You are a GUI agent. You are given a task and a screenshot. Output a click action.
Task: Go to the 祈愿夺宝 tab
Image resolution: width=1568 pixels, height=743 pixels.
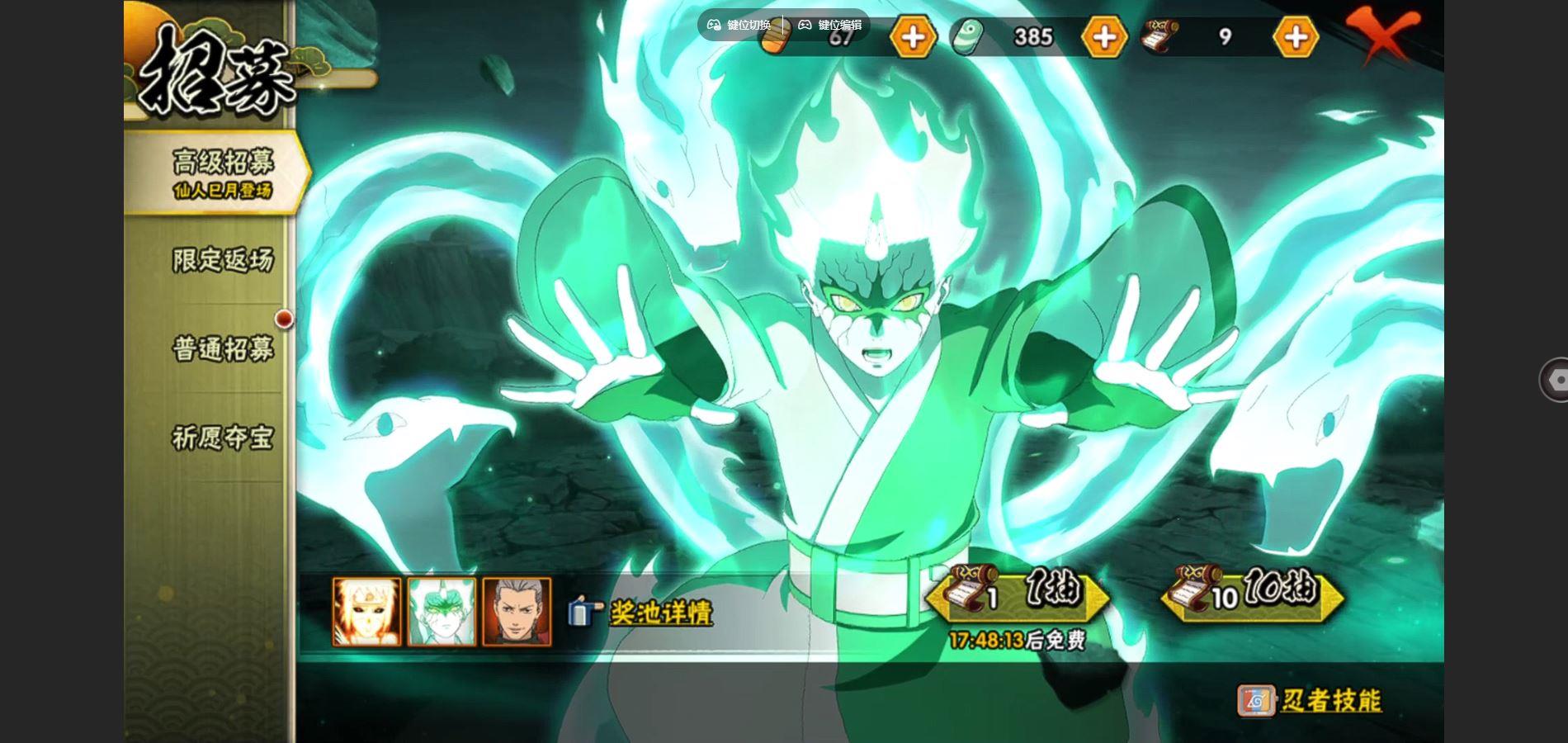(x=221, y=438)
